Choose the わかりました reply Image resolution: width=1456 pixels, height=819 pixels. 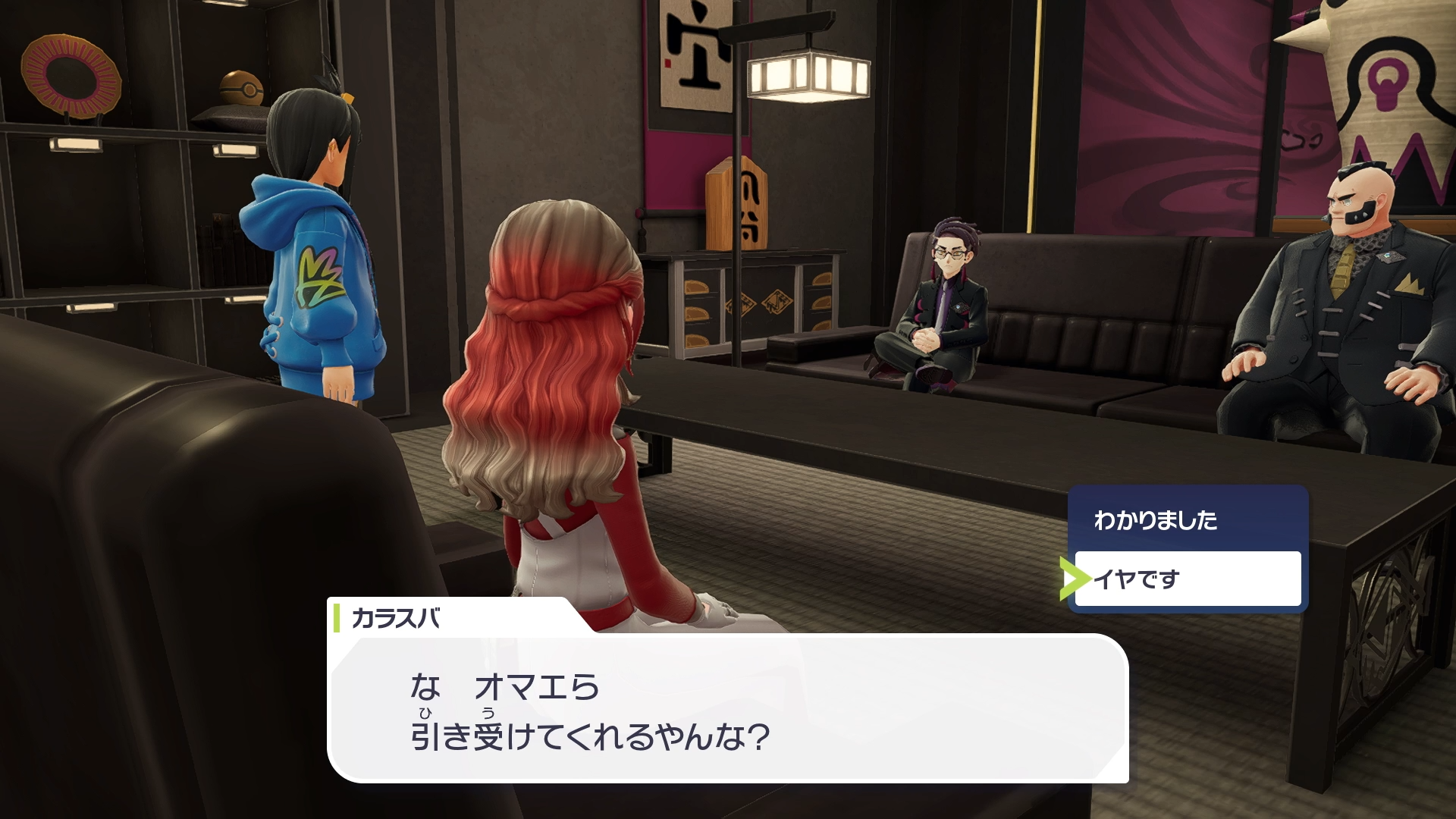(1187, 520)
